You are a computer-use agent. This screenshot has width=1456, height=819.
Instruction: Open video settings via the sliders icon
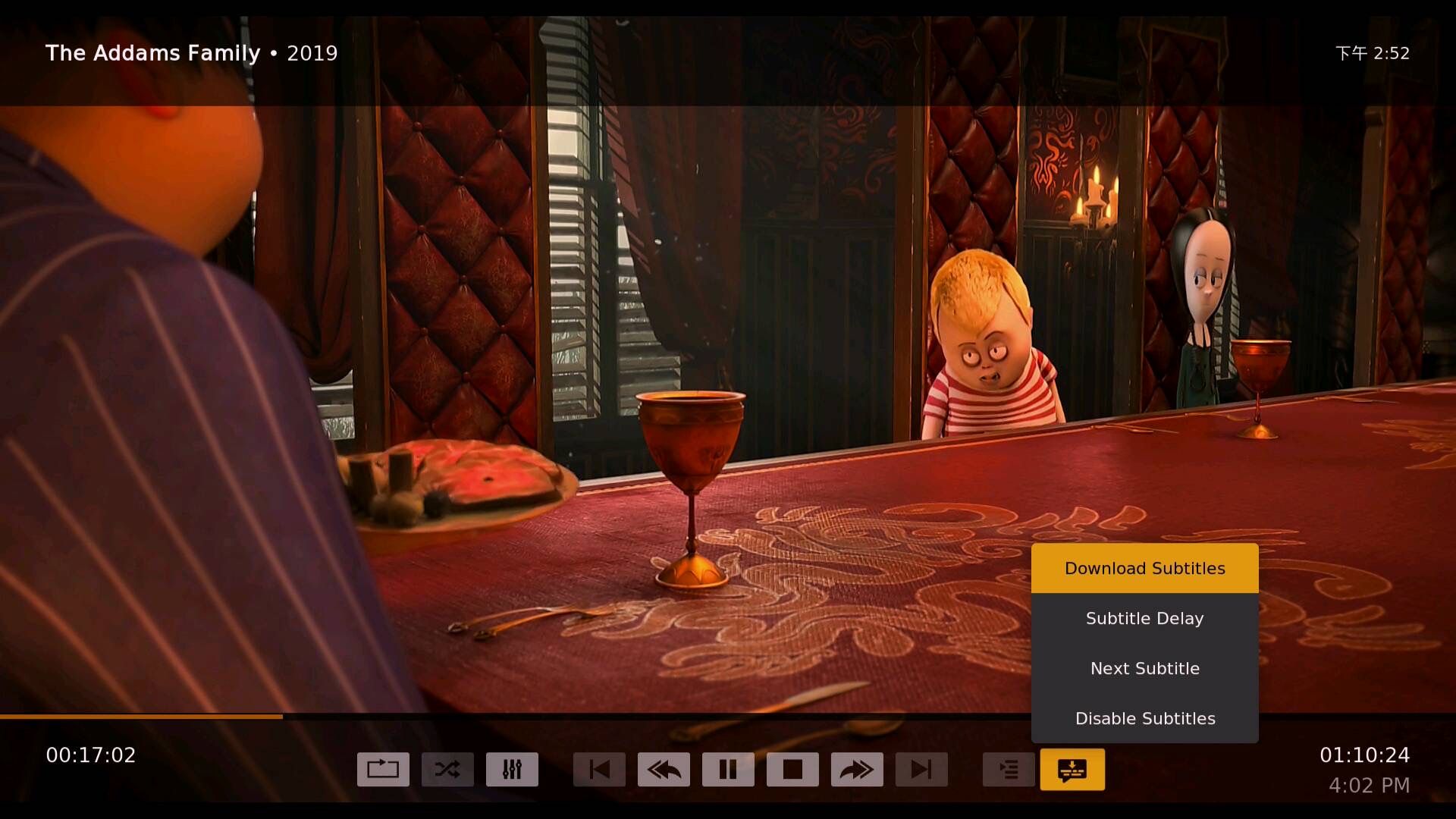(x=512, y=770)
